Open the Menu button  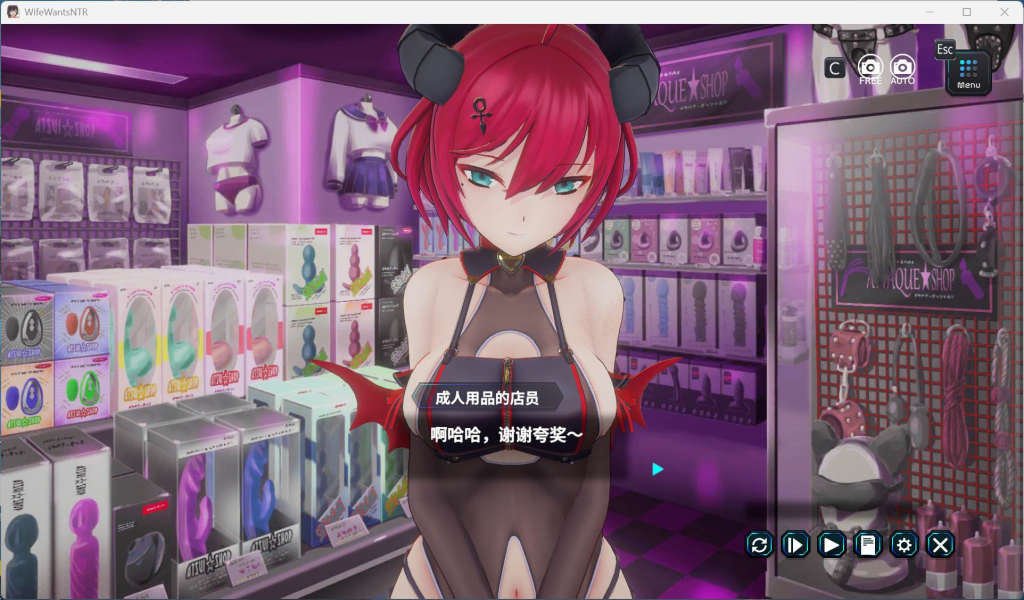tap(968, 72)
